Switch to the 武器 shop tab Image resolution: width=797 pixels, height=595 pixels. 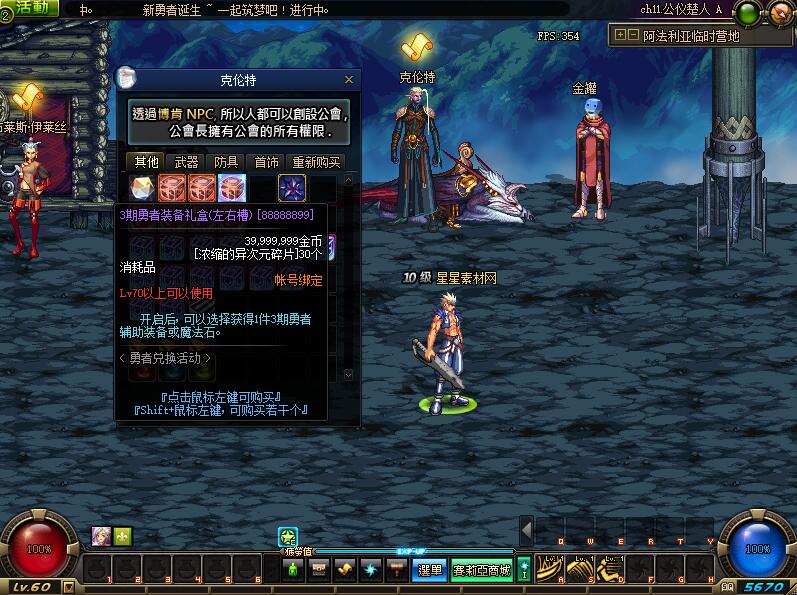pos(186,162)
